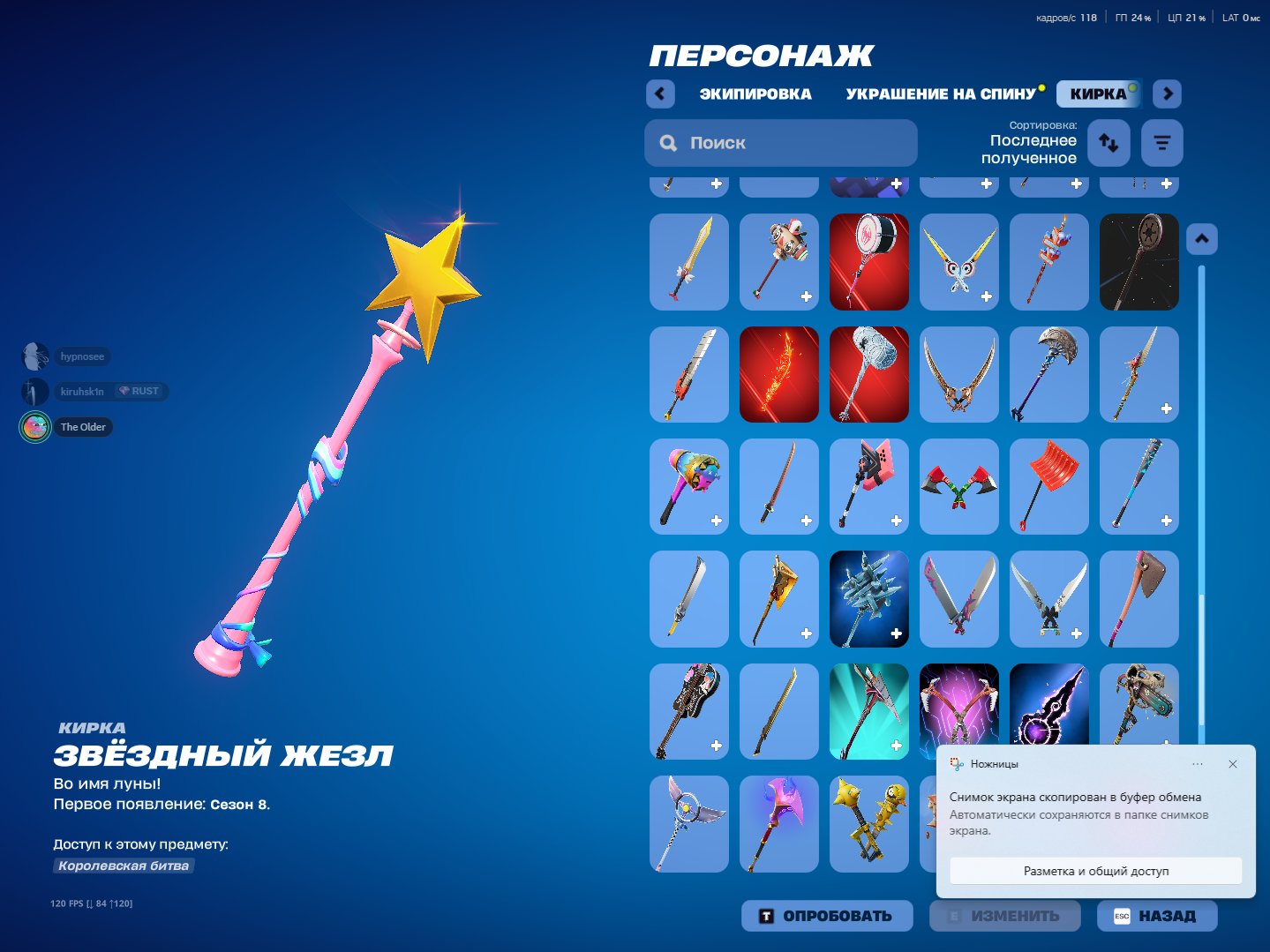The image size is (1270, 952).
Task: Click the ОПРОБОВАТЬ button
Action: pyautogui.click(x=825, y=915)
